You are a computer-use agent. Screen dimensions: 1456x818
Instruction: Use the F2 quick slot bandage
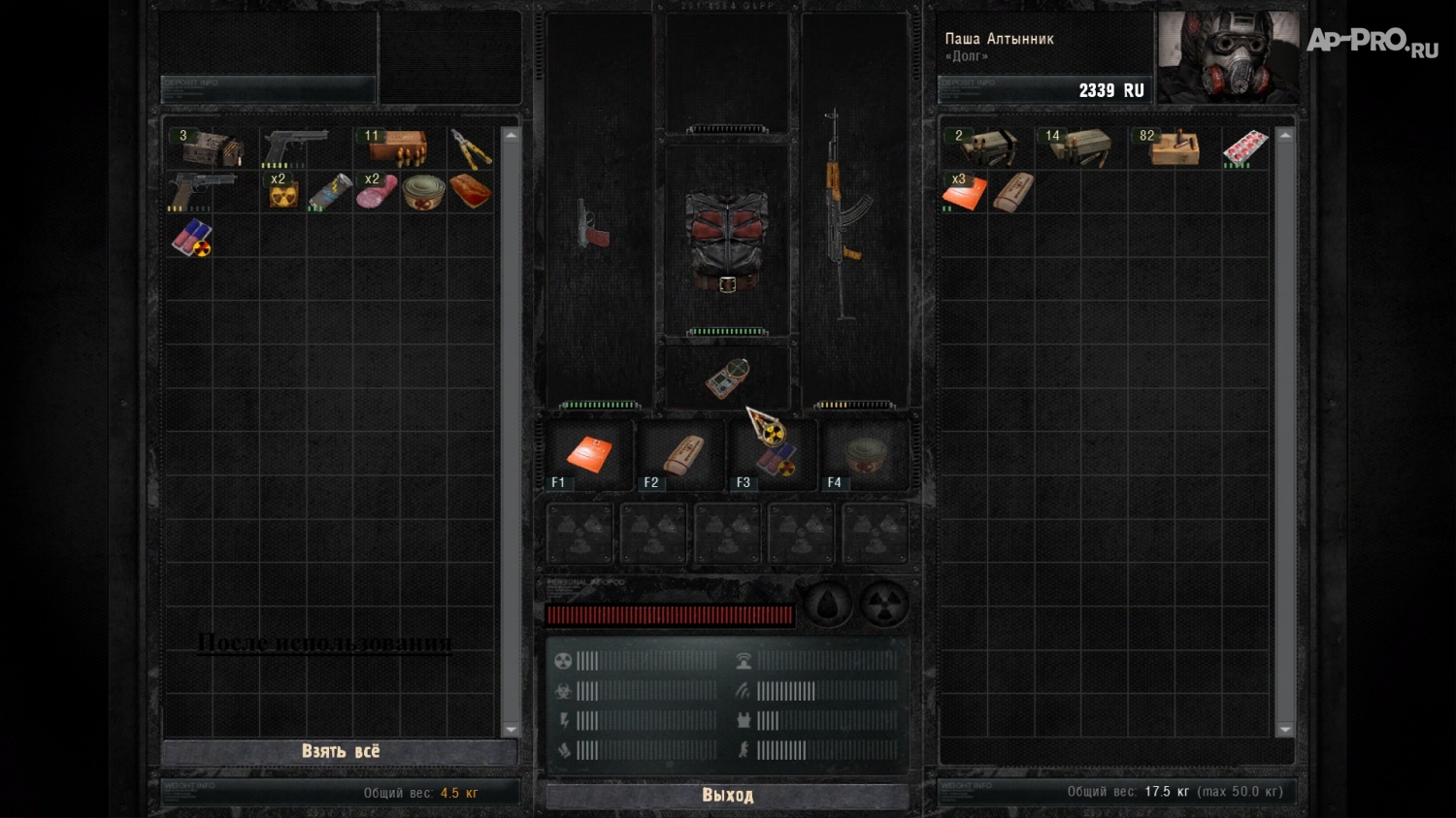tap(681, 454)
